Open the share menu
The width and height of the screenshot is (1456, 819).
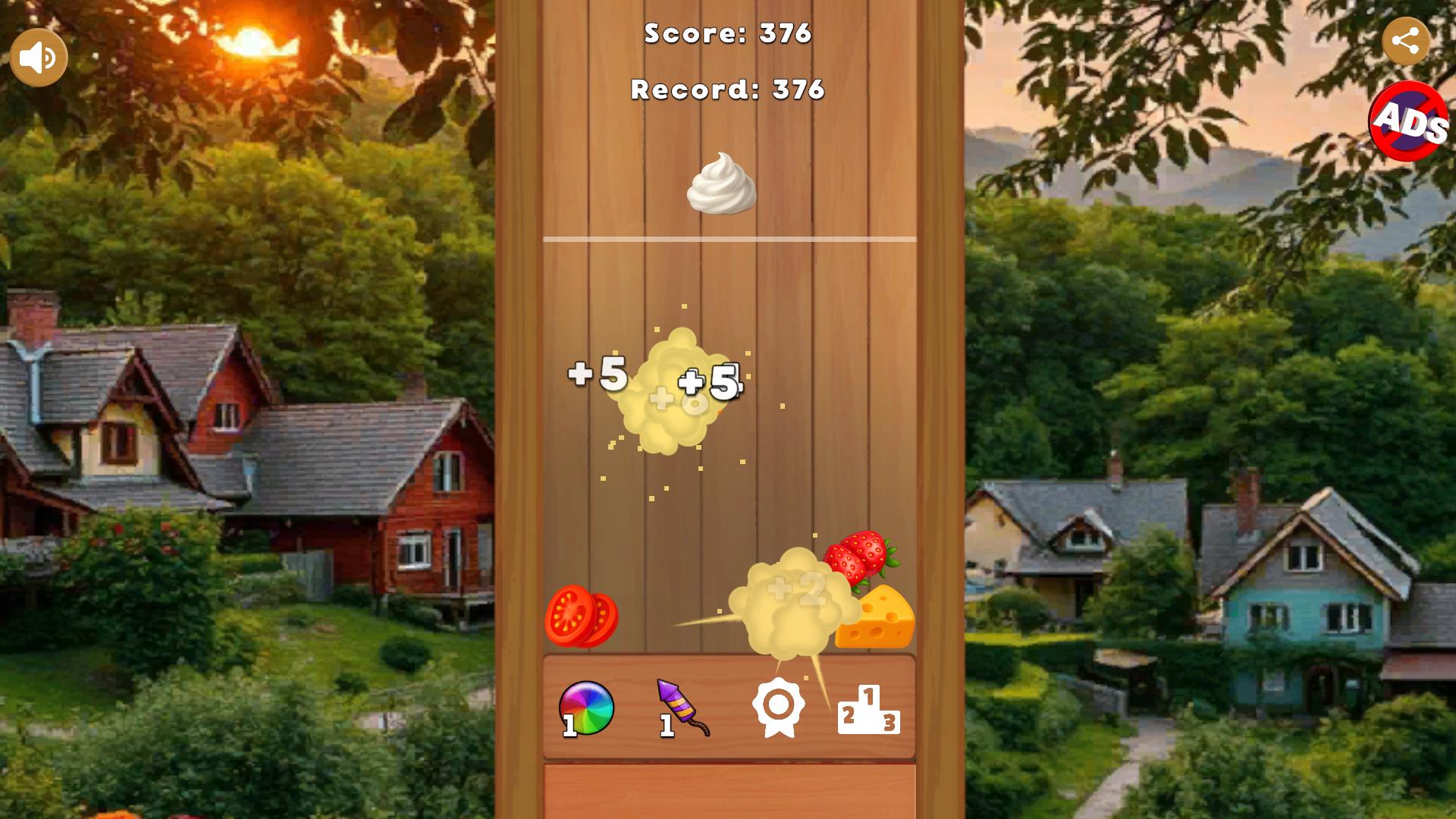pos(1408,41)
